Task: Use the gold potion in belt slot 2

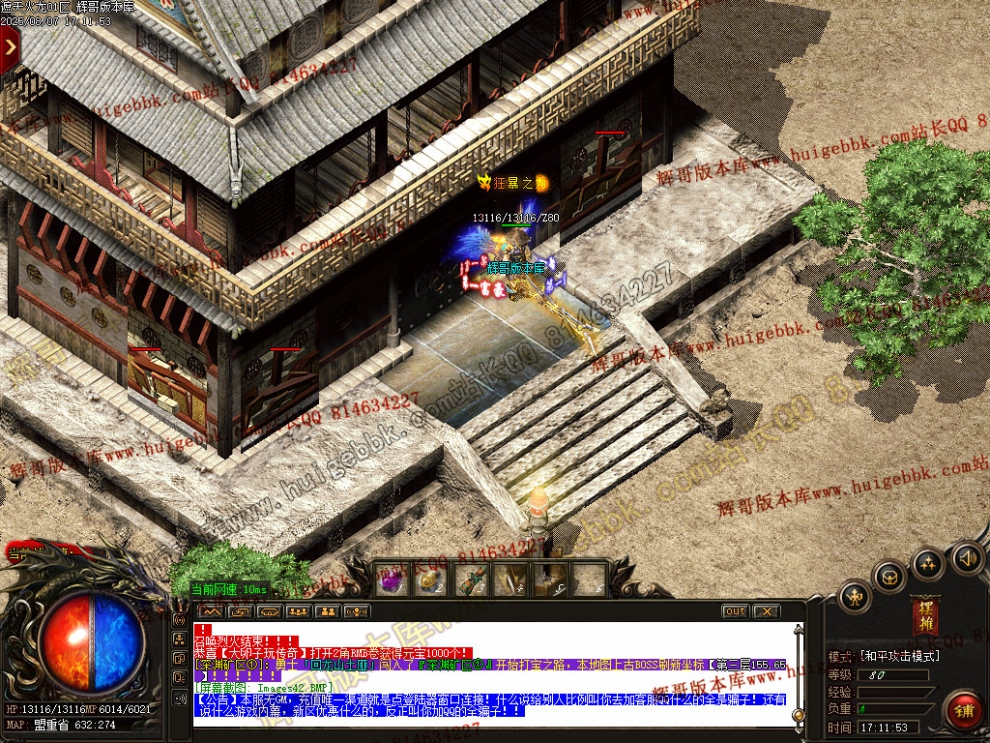Action: coord(430,580)
